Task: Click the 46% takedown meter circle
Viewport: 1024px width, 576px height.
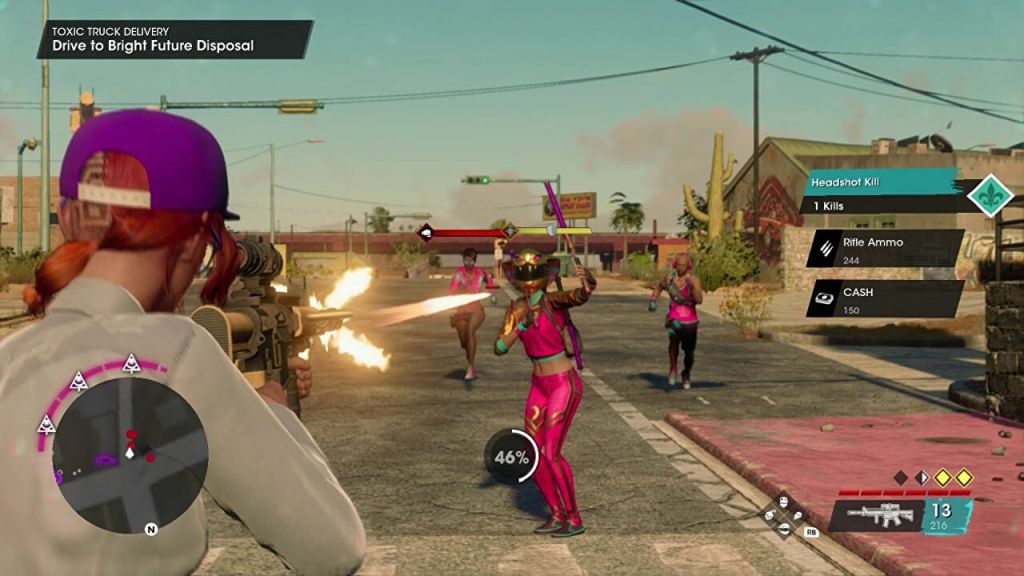Action: coord(511,457)
